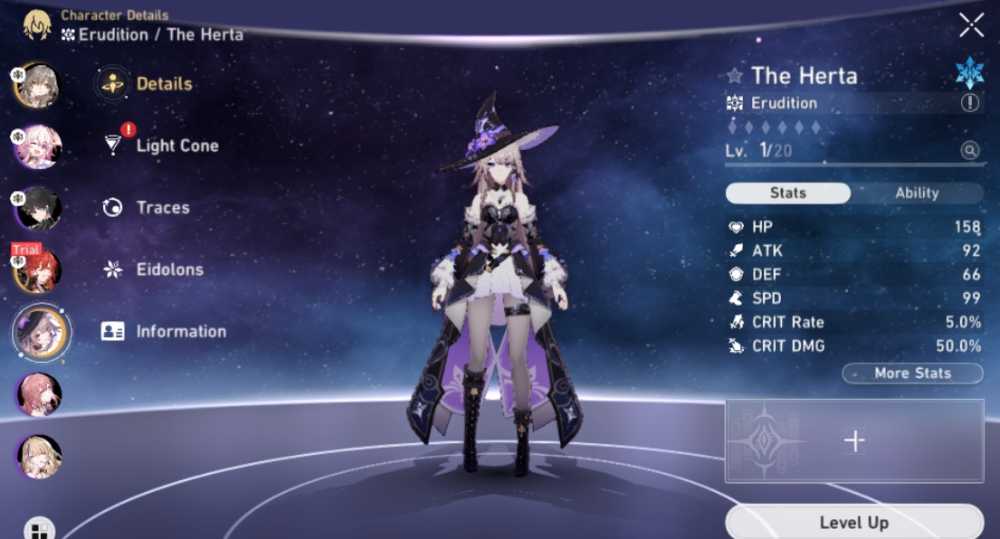Select the bottom blonde character portrait

40,456
